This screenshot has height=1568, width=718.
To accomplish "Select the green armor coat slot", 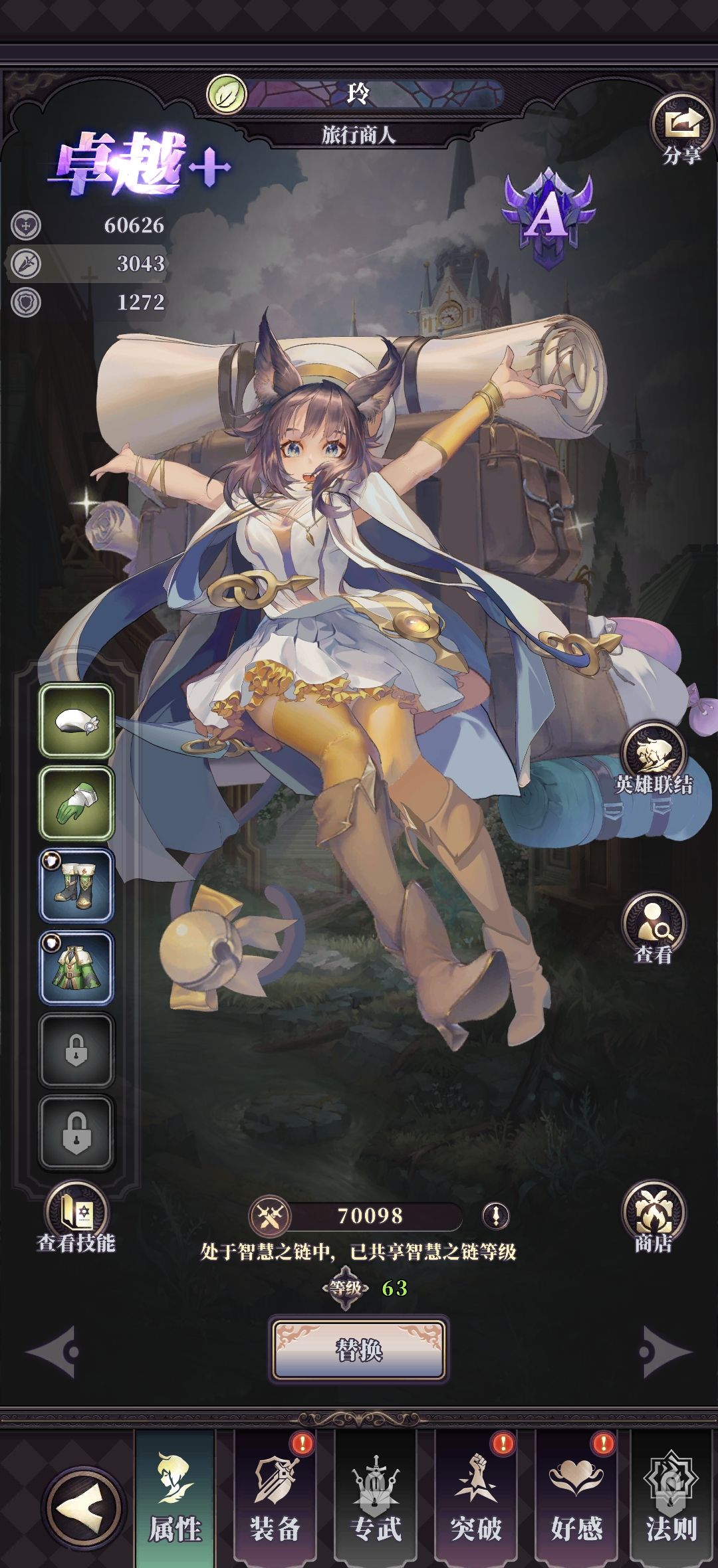I will [76, 967].
